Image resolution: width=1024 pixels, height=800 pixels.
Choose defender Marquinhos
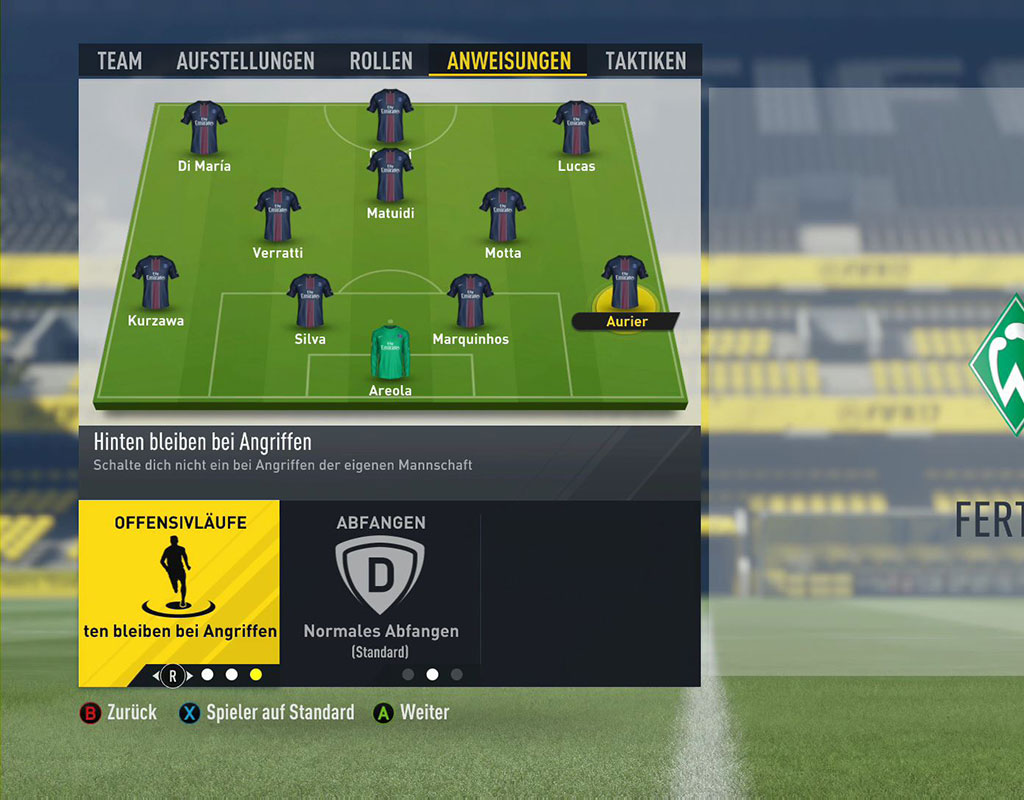[x=470, y=301]
